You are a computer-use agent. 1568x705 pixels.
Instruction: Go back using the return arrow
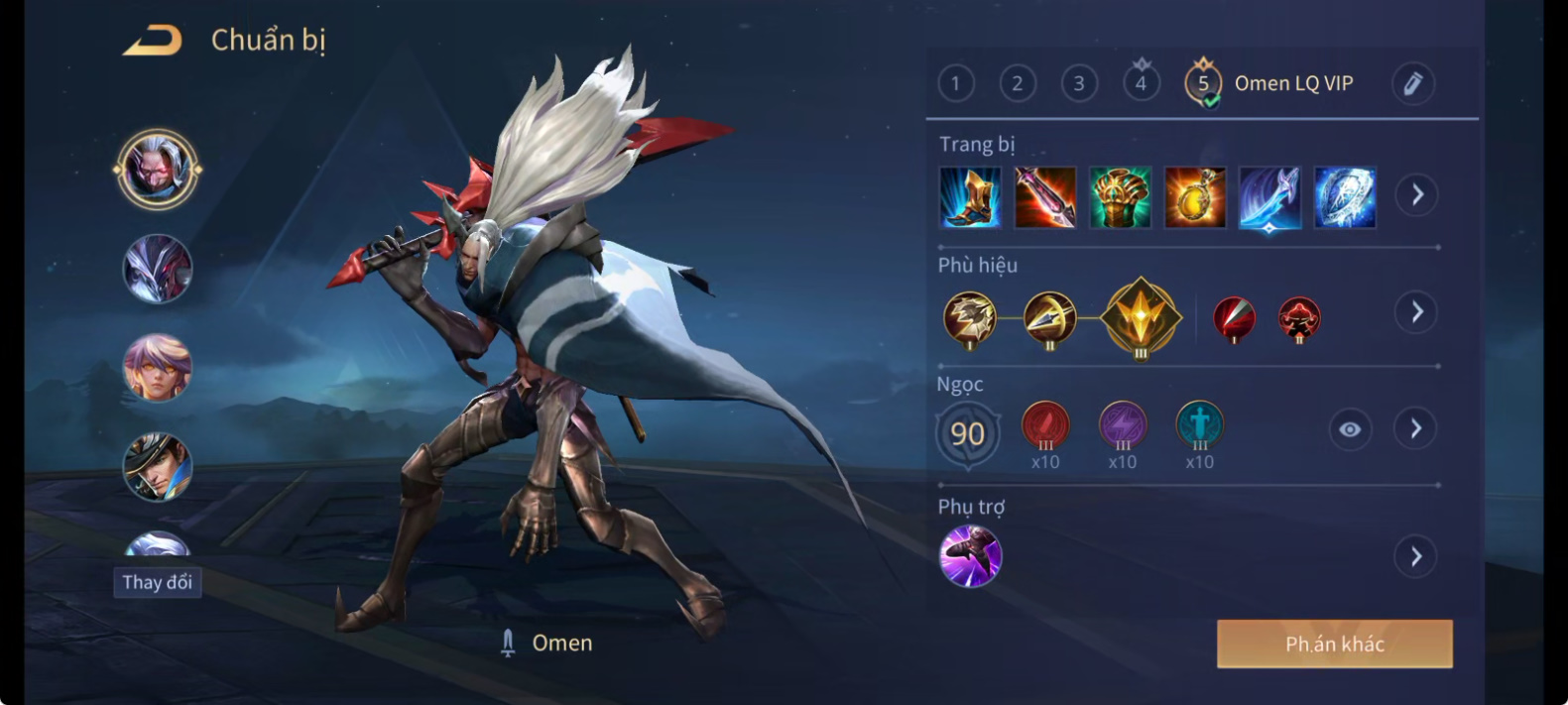coord(152,41)
